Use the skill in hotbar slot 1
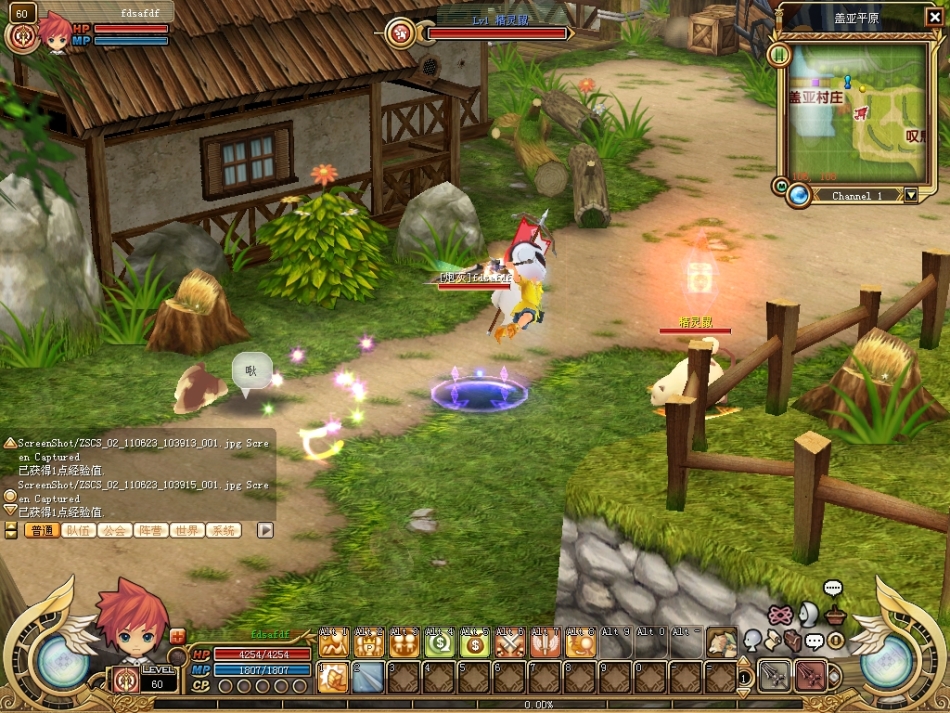The image size is (950, 713). (x=333, y=677)
